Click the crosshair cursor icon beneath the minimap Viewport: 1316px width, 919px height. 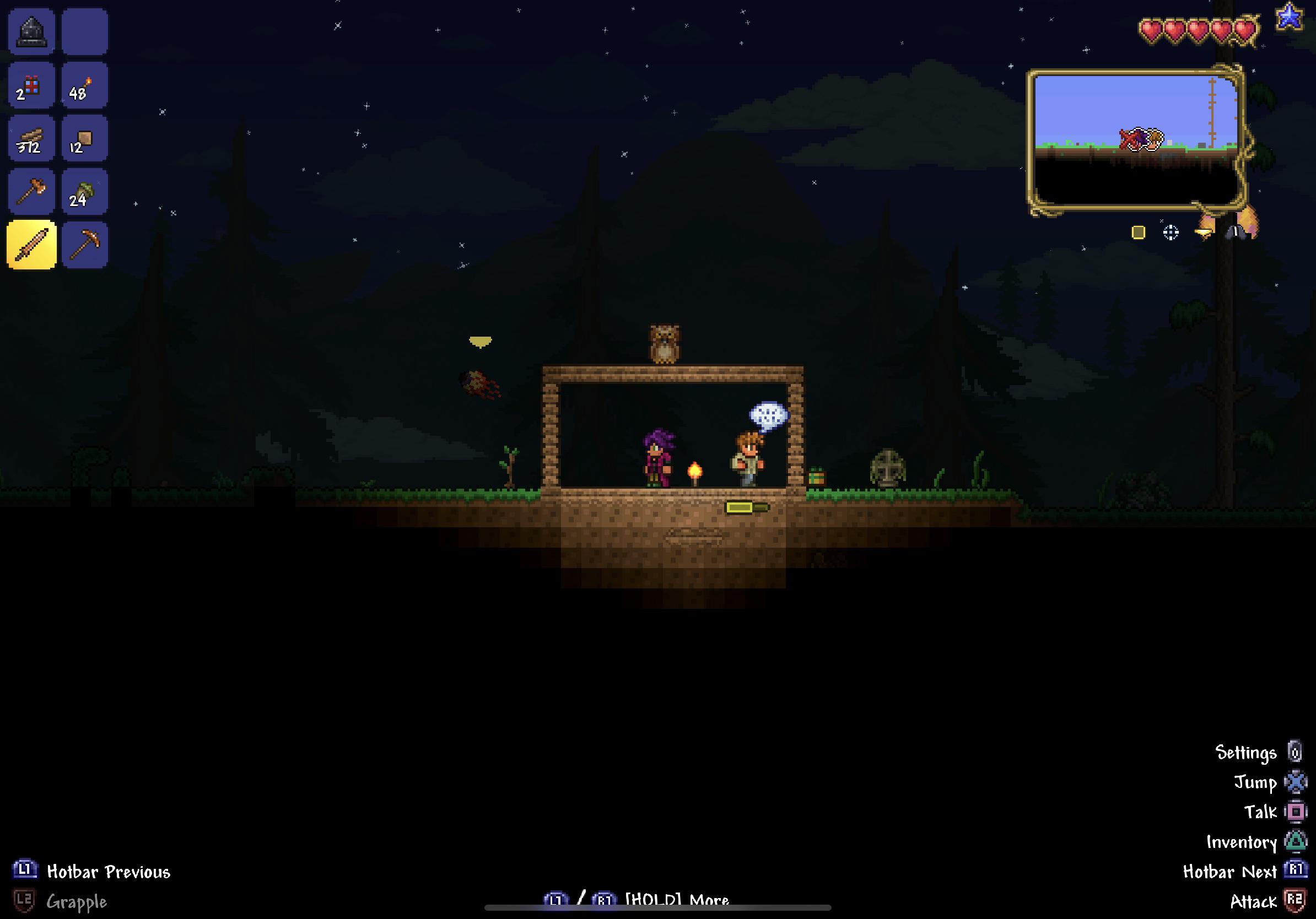coord(1171,232)
